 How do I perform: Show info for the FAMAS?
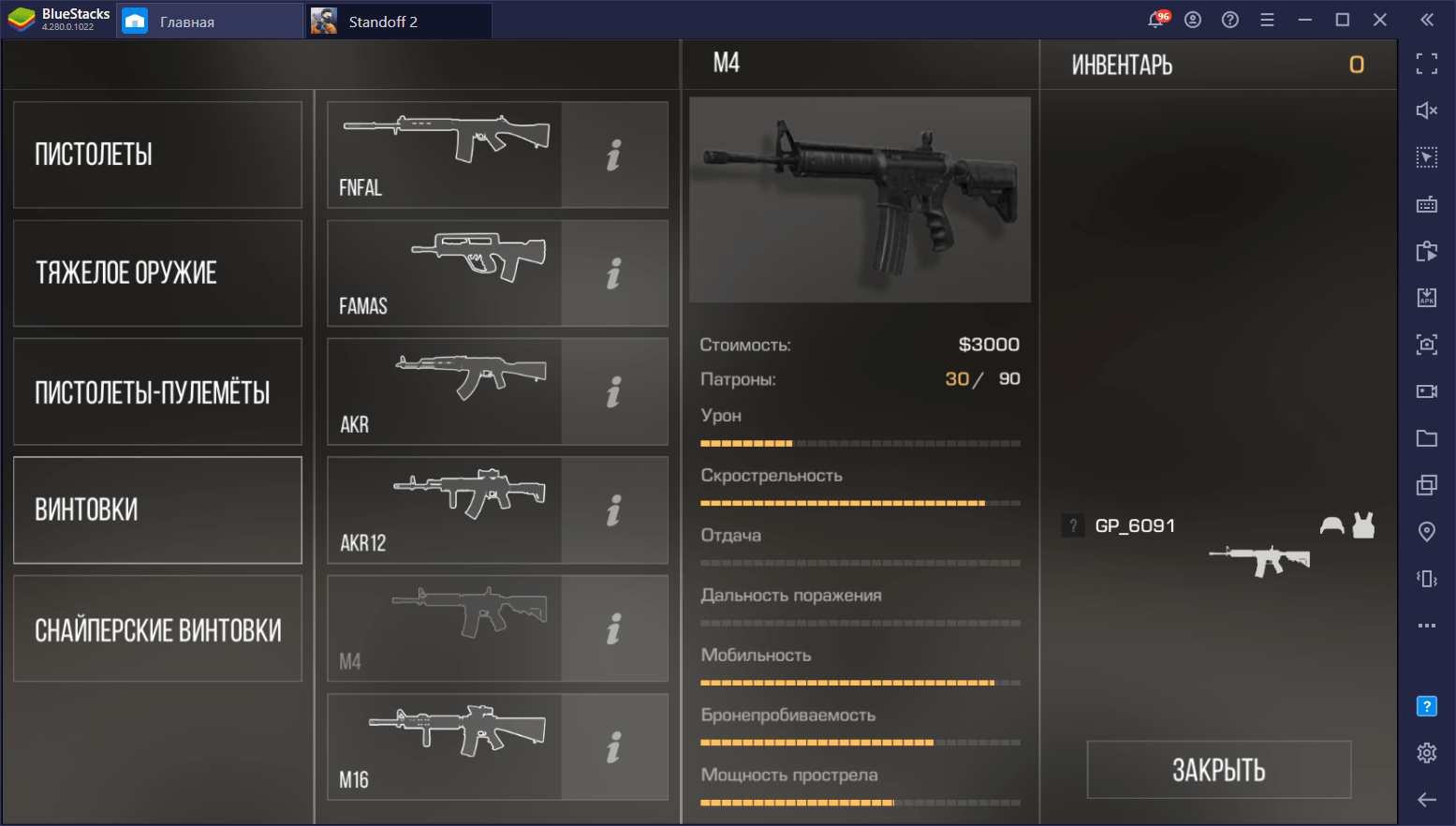click(614, 273)
